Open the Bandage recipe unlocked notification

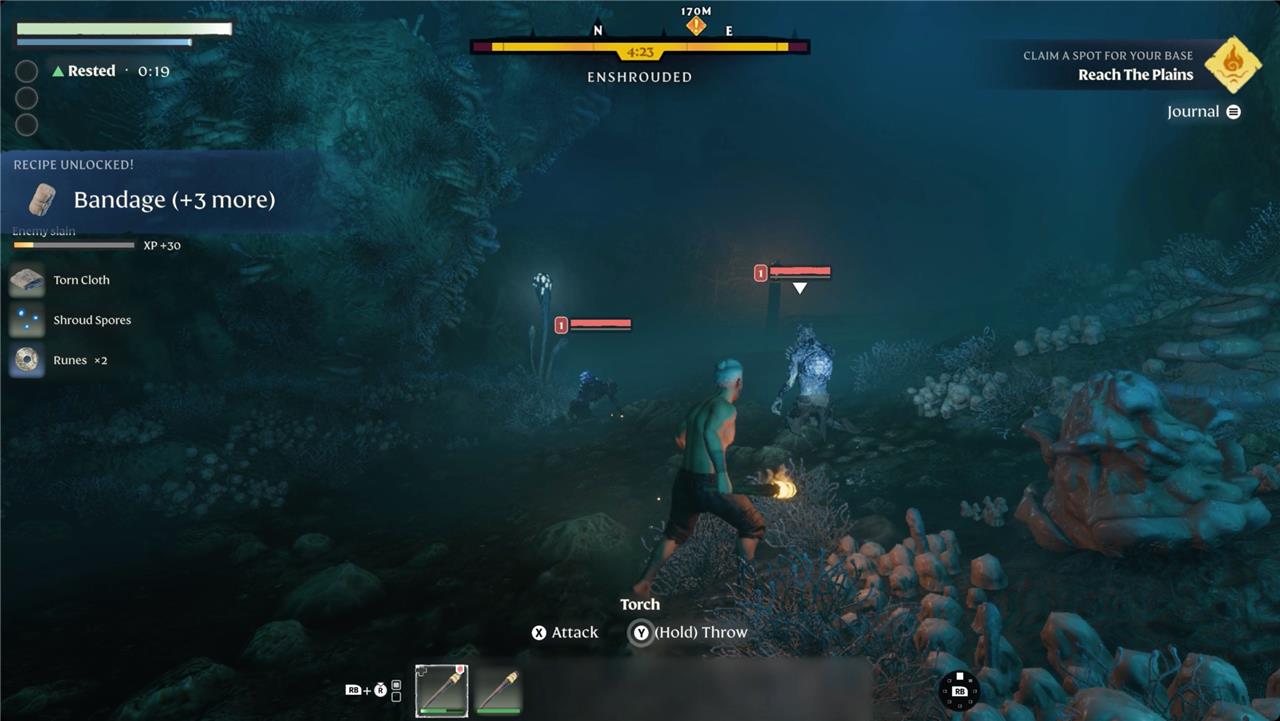tap(173, 199)
